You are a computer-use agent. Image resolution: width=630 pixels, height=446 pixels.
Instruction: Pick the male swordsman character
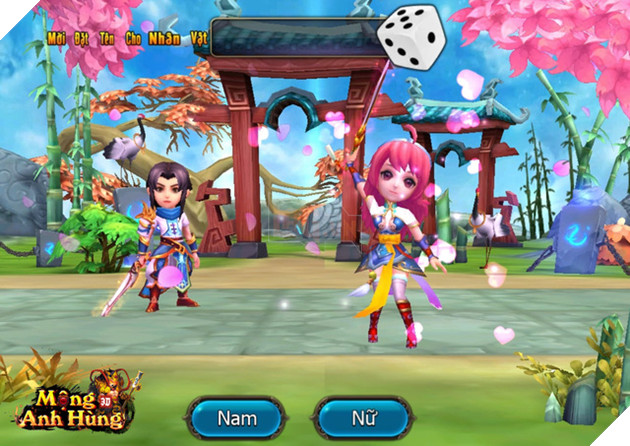(x=164, y=237)
